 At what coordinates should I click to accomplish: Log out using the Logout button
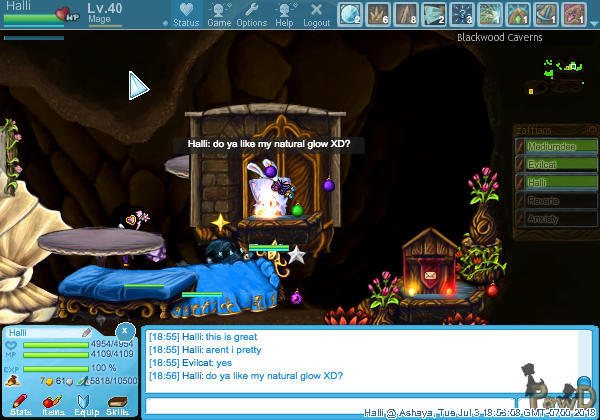(x=317, y=14)
